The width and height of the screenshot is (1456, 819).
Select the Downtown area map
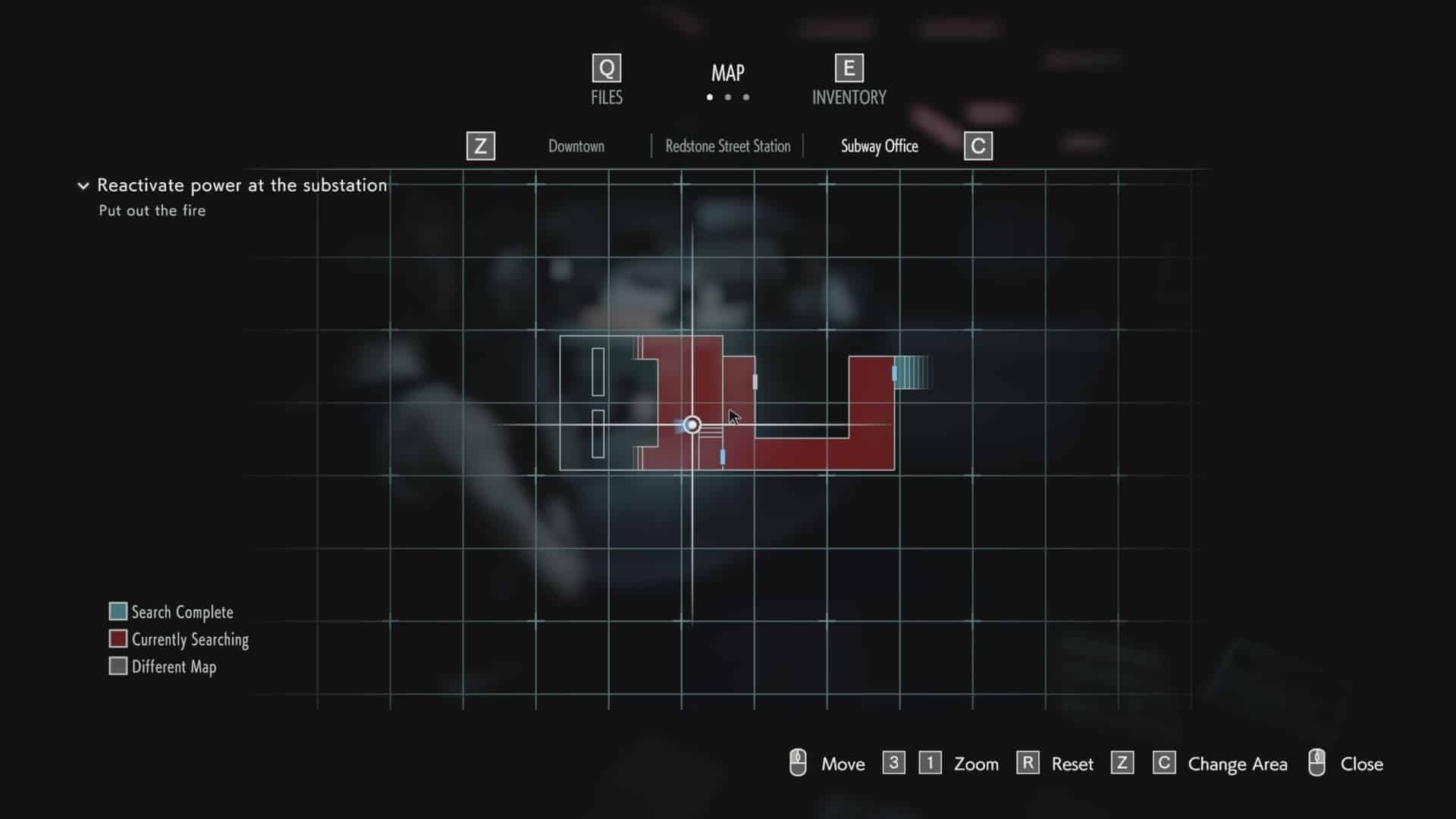tap(576, 146)
